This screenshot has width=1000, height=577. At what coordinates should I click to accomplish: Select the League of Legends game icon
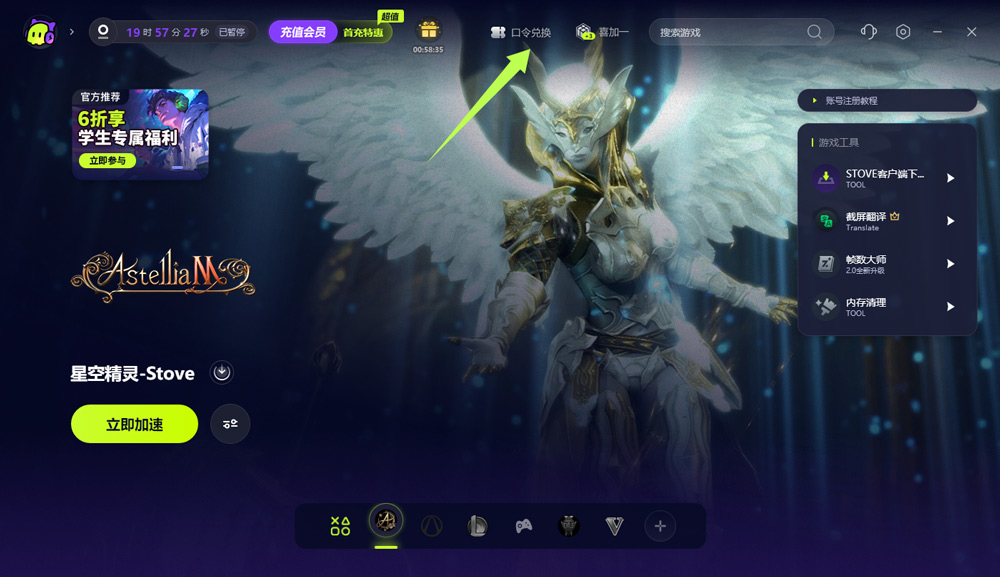pyautogui.click(x=478, y=526)
